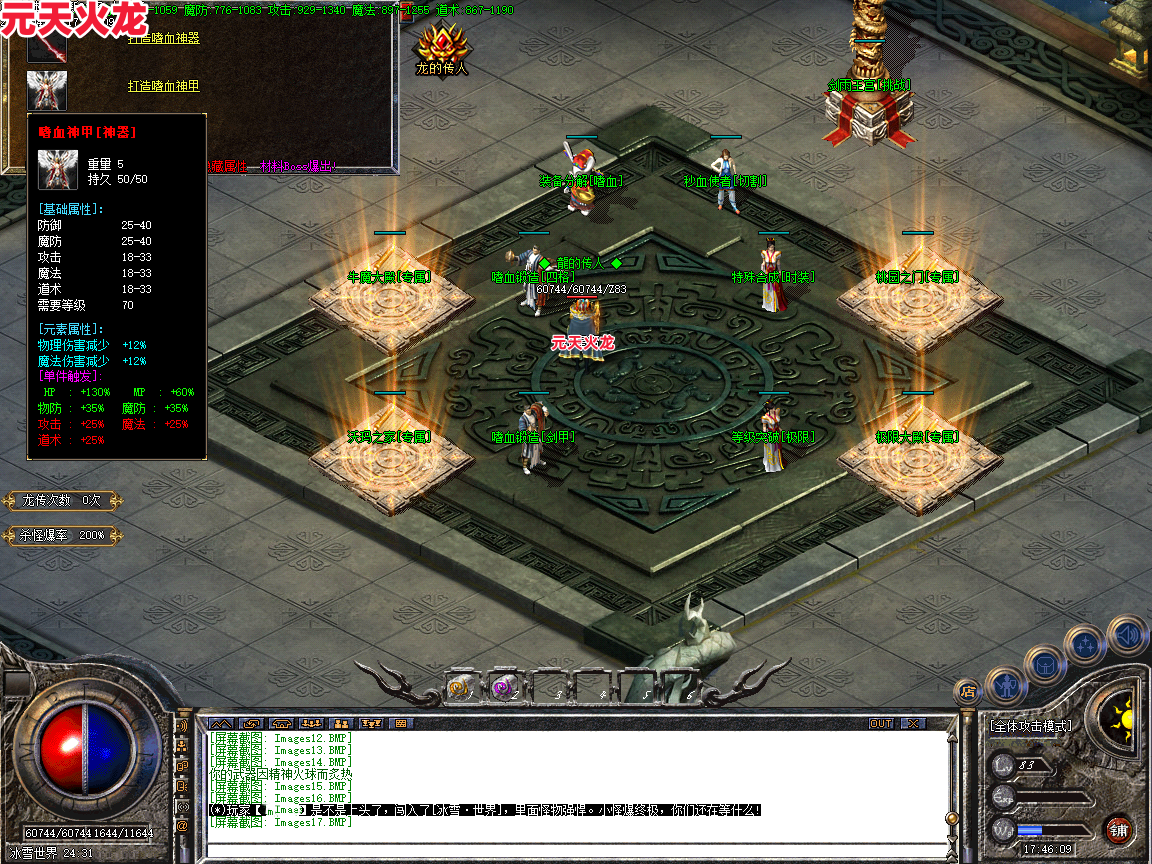Screen dimensions: 1152x864
Task: Click the 打造嗜血神甲 crafting link
Action: coord(164,86)
